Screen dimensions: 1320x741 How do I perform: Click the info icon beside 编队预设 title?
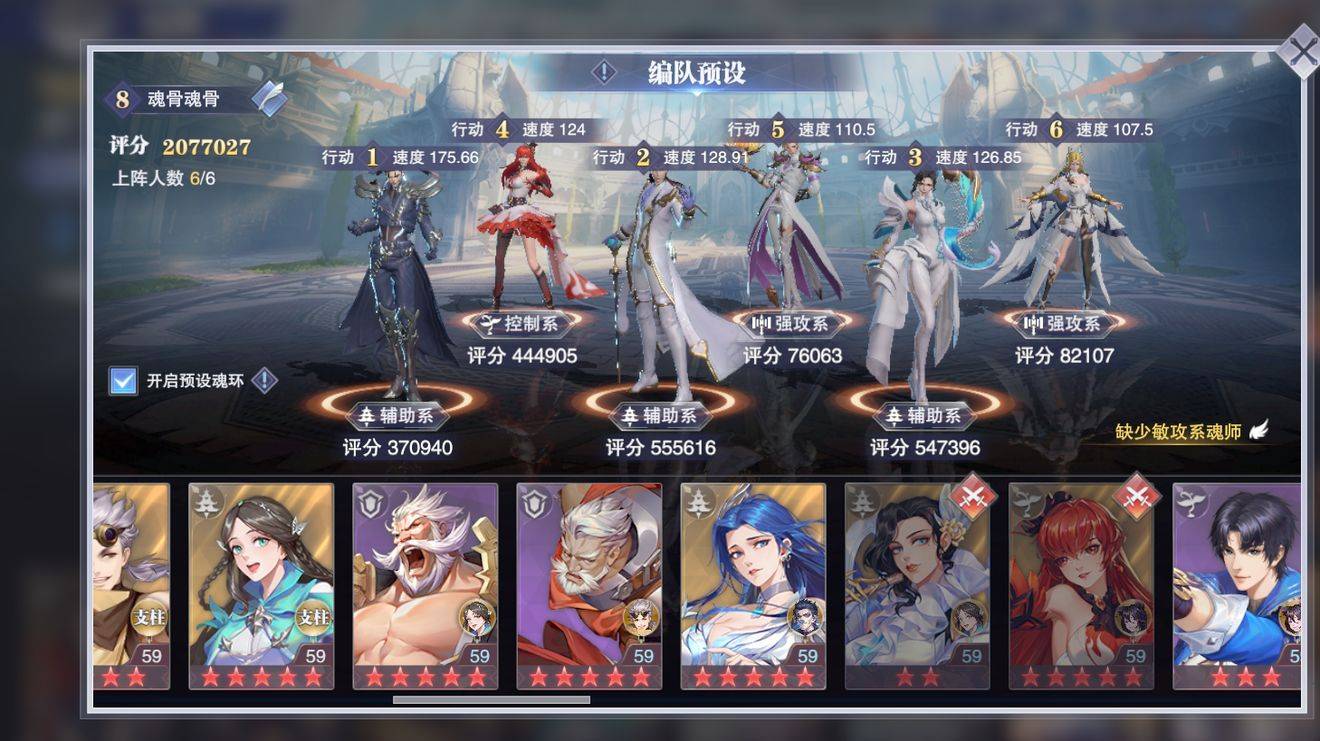604,71
